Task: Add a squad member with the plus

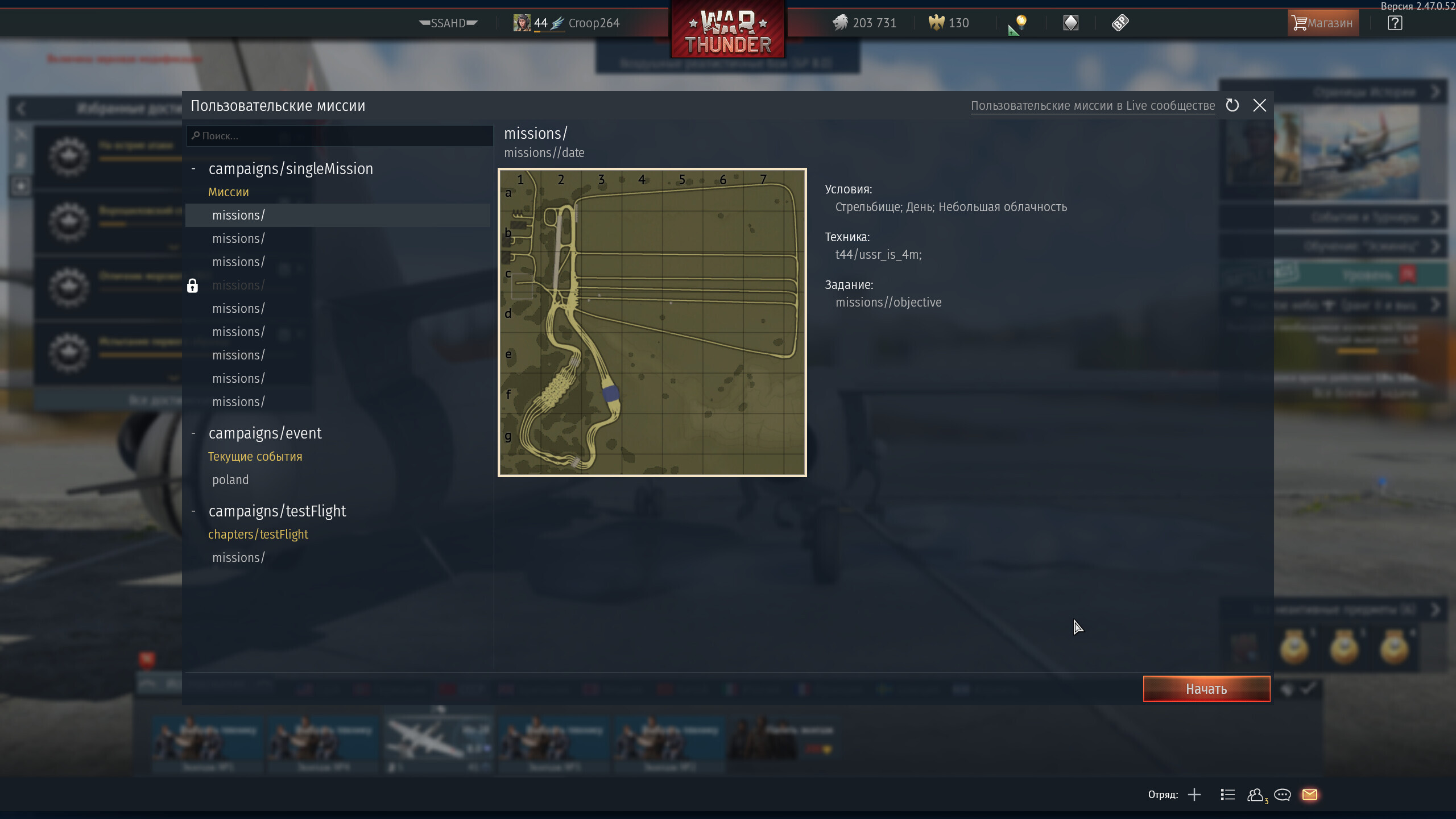Action: (x=1194, y=795)
